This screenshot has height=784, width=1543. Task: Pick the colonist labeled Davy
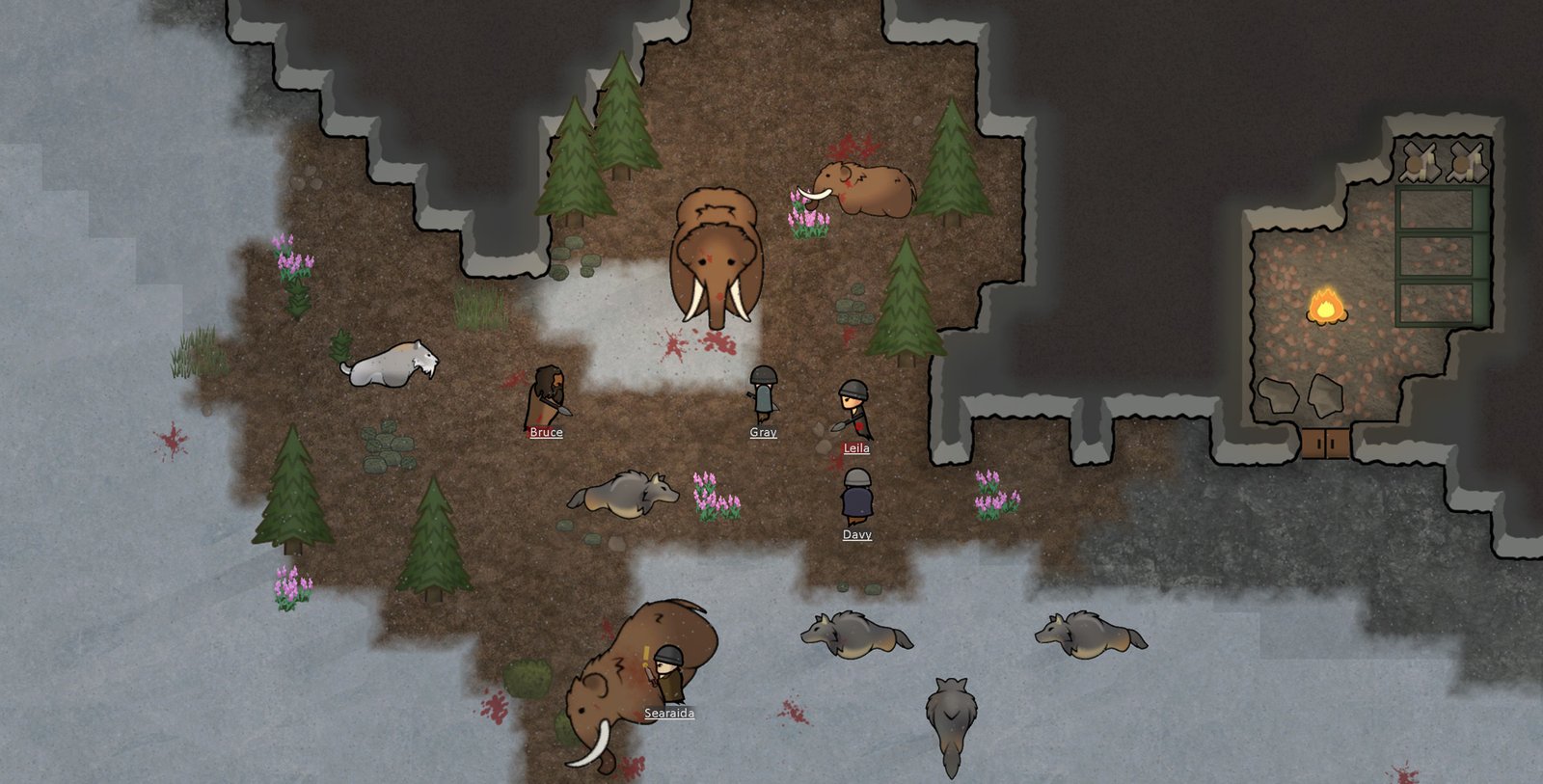(856, 497)
